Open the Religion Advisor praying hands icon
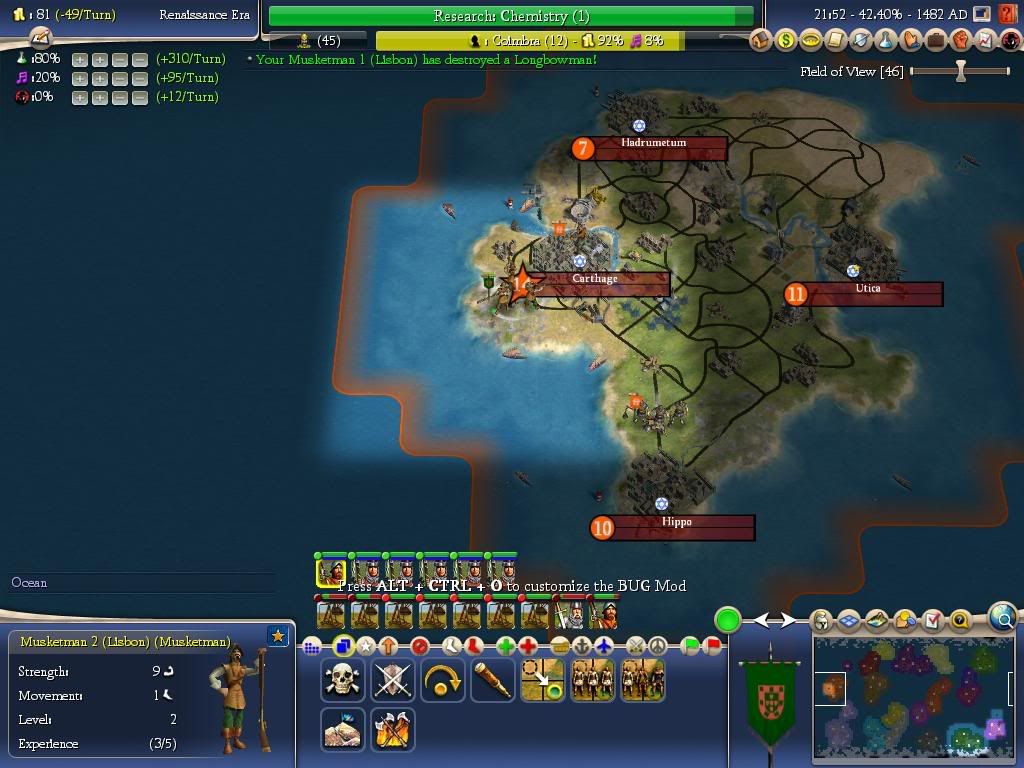Viewport: 1024px width, 768px height. (910, 40)
